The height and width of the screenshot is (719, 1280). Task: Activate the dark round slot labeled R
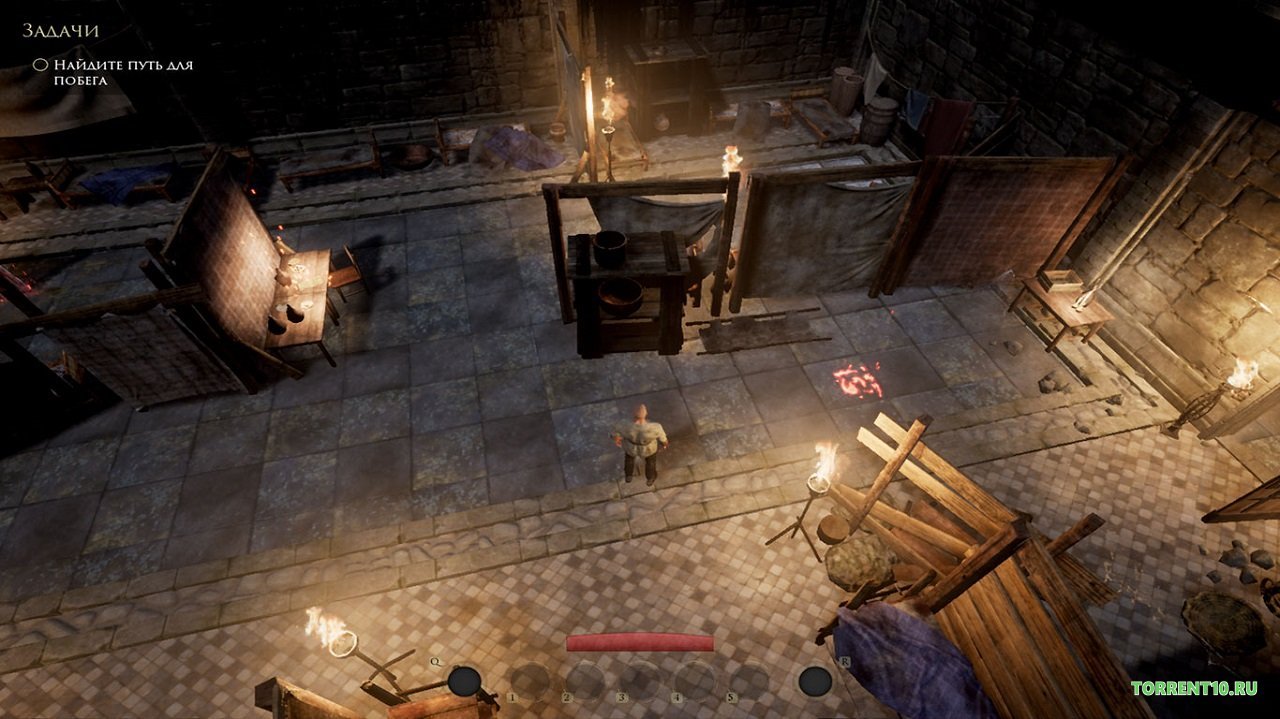click(815, 681)
